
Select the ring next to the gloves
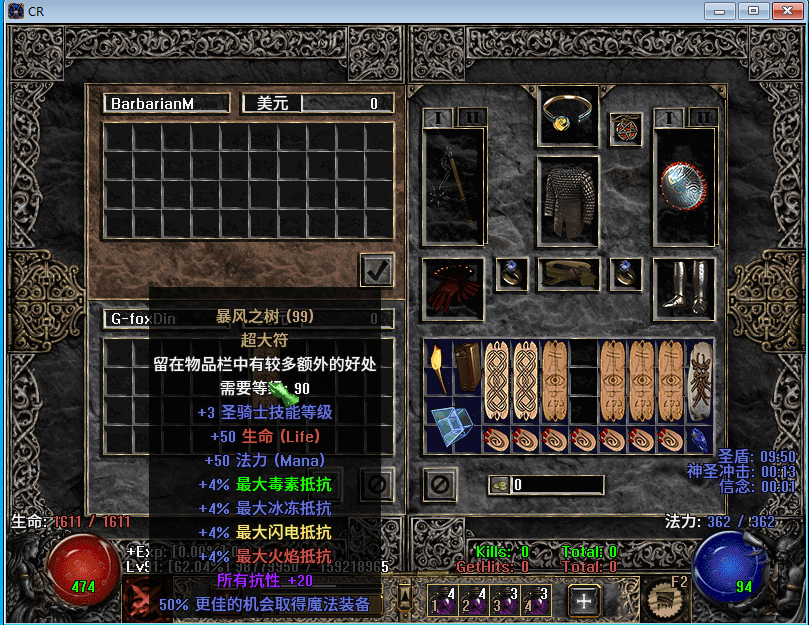coord(511,273)
